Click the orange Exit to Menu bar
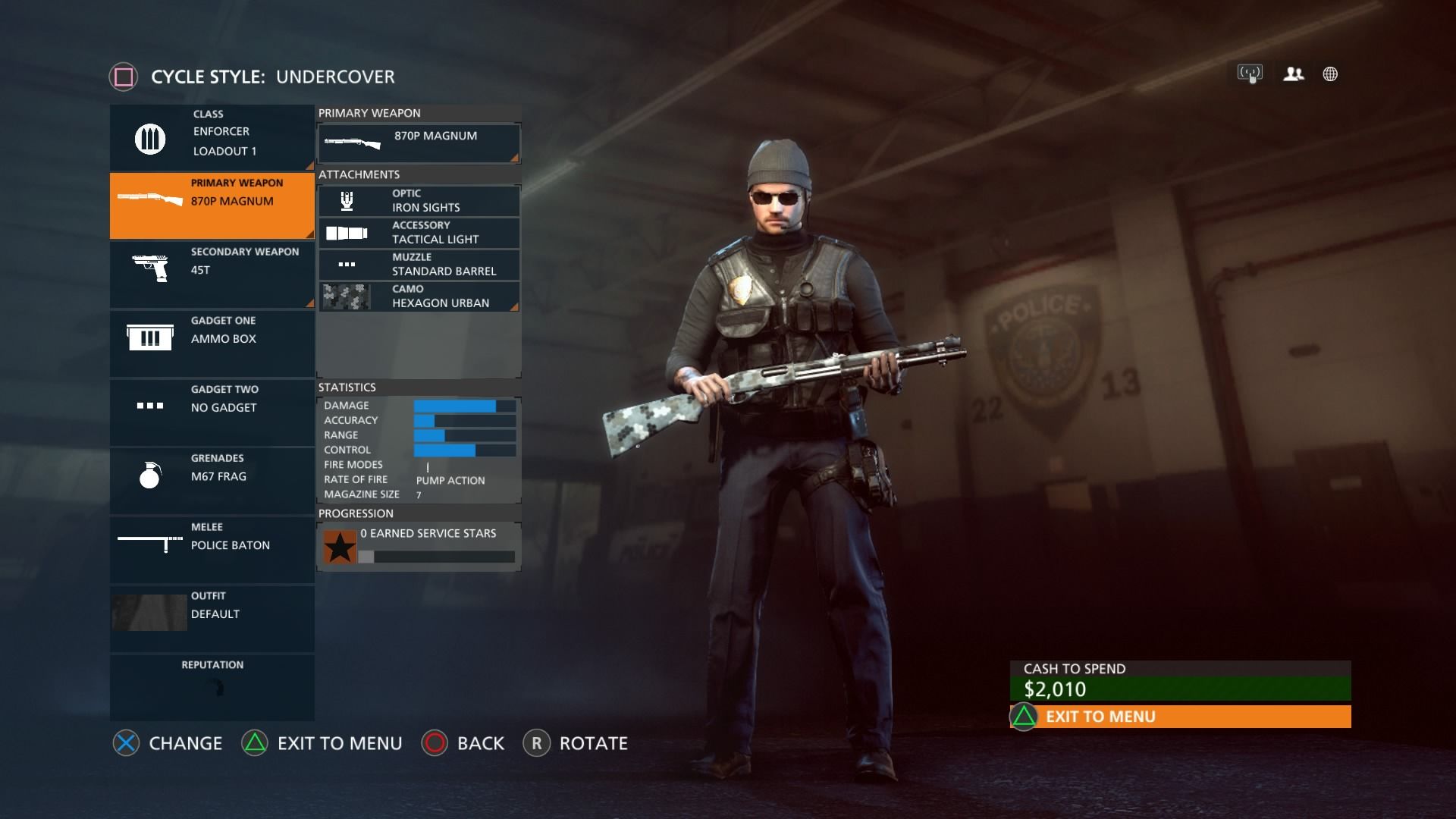 (x=1180, y=717)
